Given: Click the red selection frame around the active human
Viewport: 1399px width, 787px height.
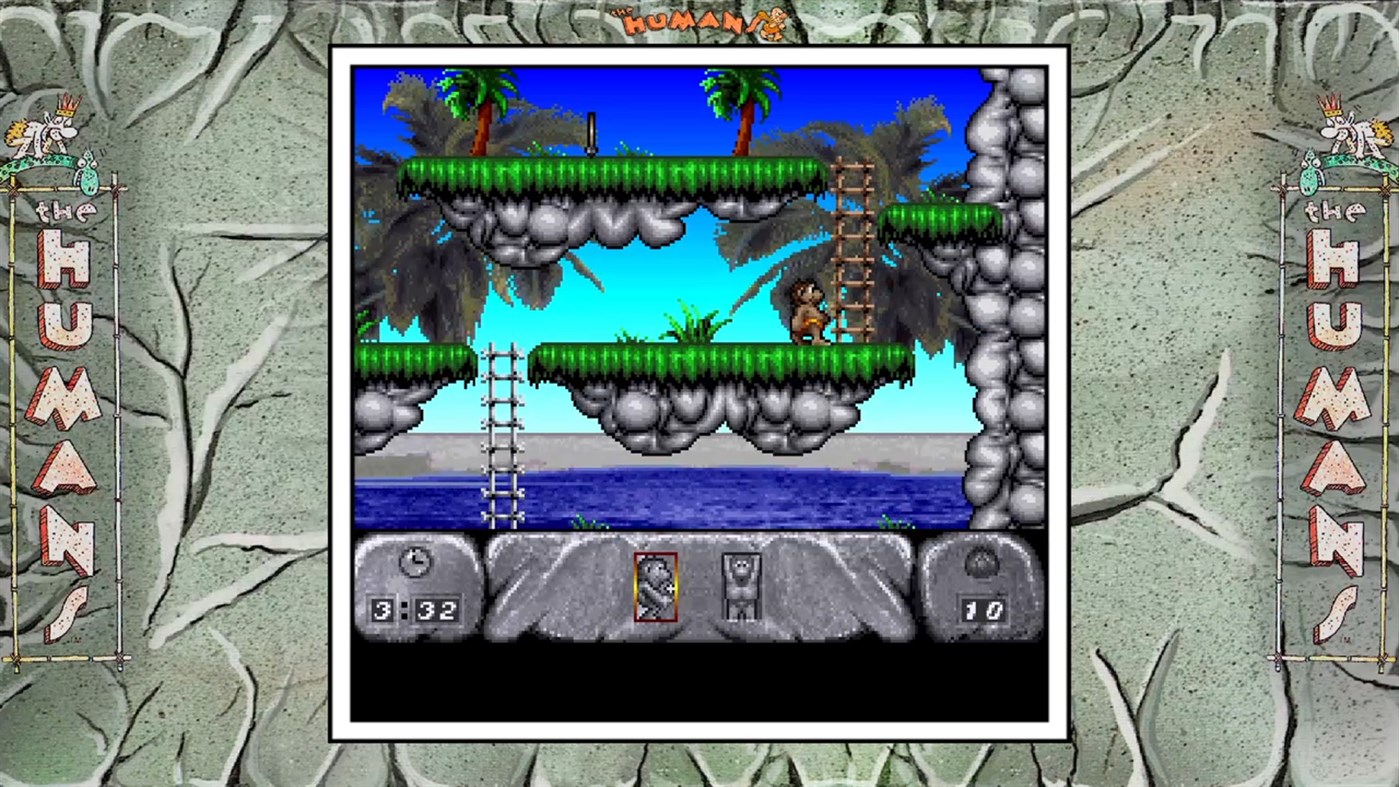Looking at the screenshot, I should [x=655, y=588].
